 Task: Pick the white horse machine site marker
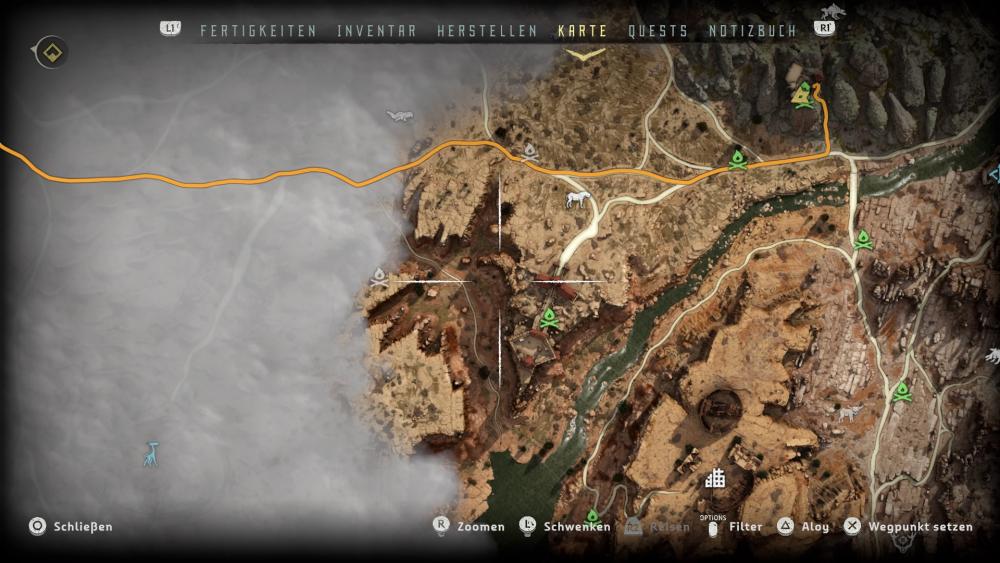576,200
